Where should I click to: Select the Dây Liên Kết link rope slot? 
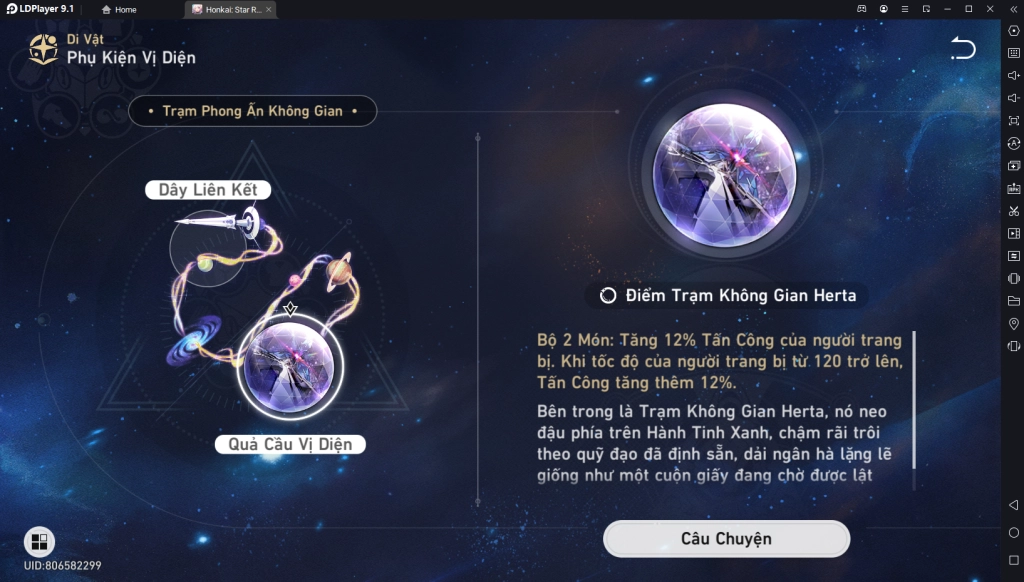coord(208,240)
